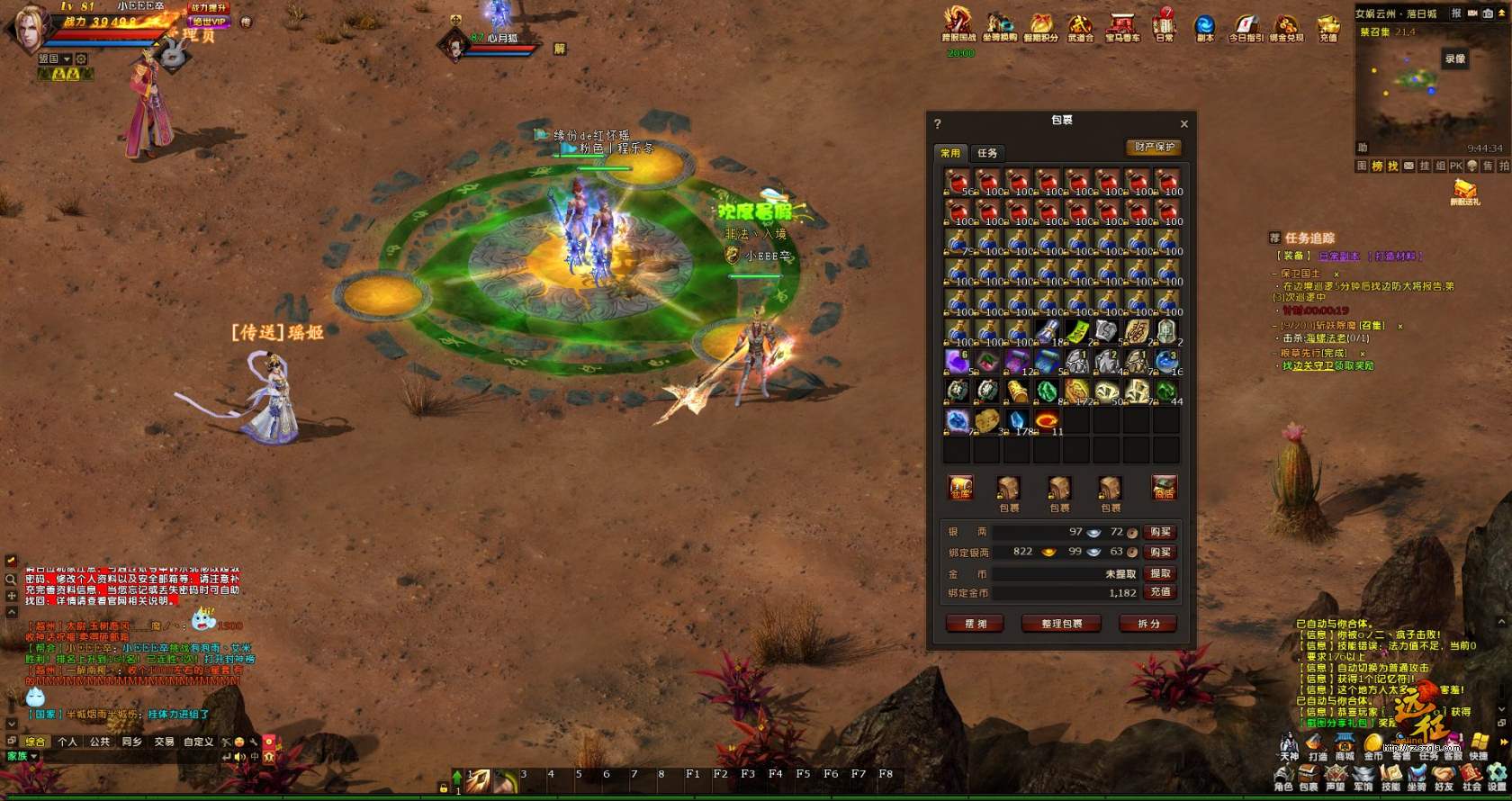Open the 仓库 warehouse chest icon
Screen dimensions: 1512x801
(960, 488)
